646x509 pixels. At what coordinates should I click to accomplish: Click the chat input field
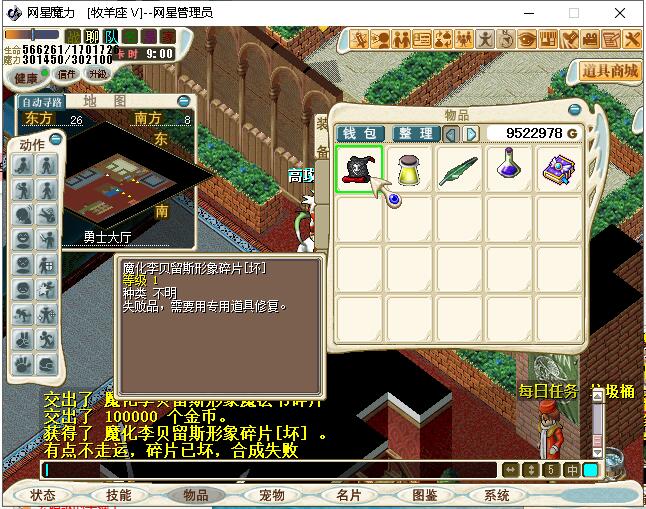point(270,469)
